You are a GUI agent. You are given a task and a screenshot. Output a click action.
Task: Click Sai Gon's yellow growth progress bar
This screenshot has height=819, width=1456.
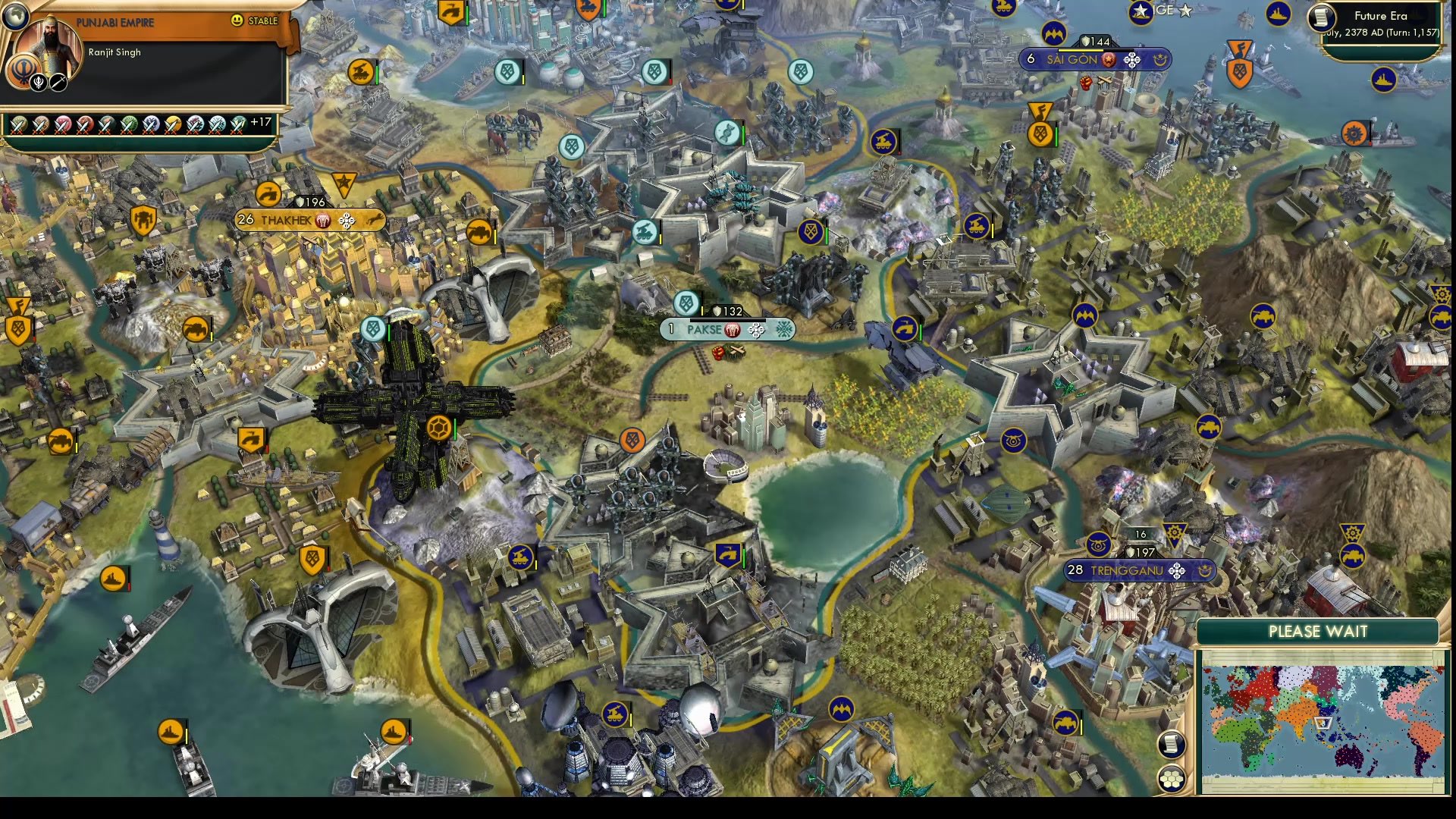coord(1081,50)
